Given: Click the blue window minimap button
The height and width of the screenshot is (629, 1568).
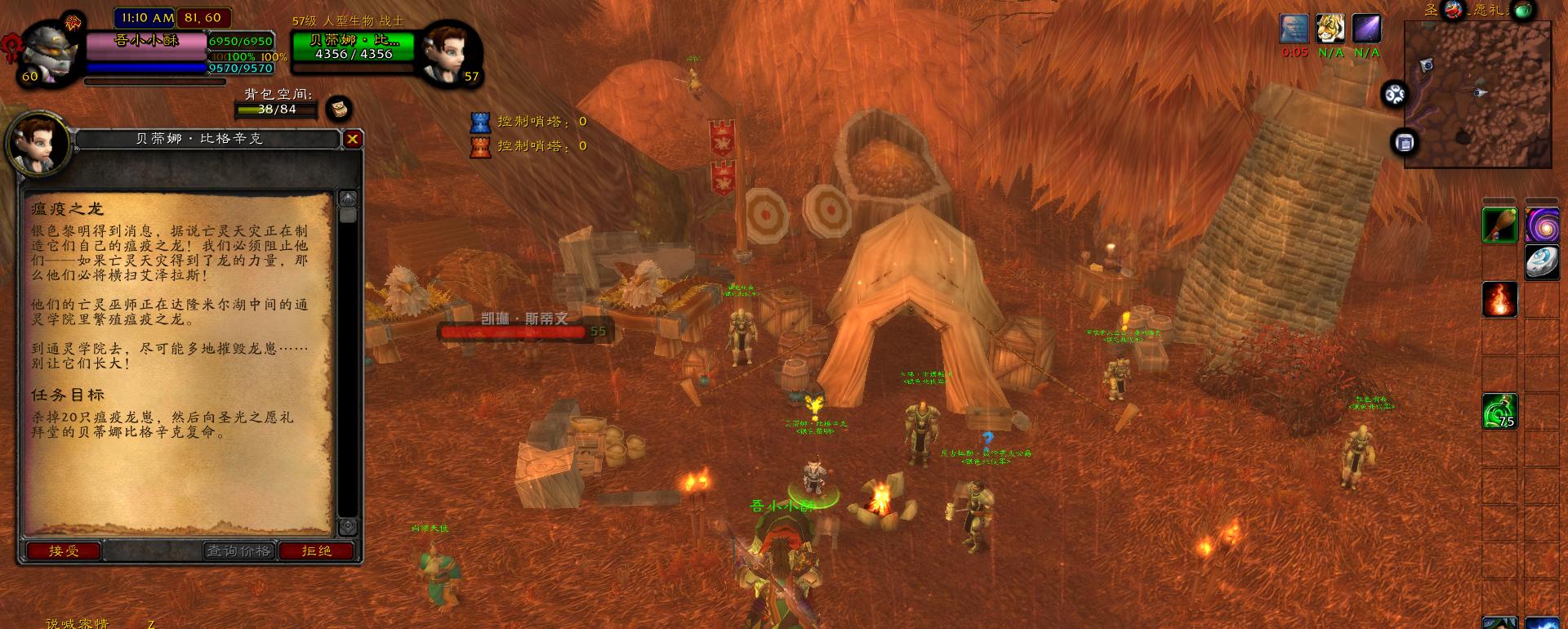Looking at the screenshot, I should click(x=1405, y=143).
